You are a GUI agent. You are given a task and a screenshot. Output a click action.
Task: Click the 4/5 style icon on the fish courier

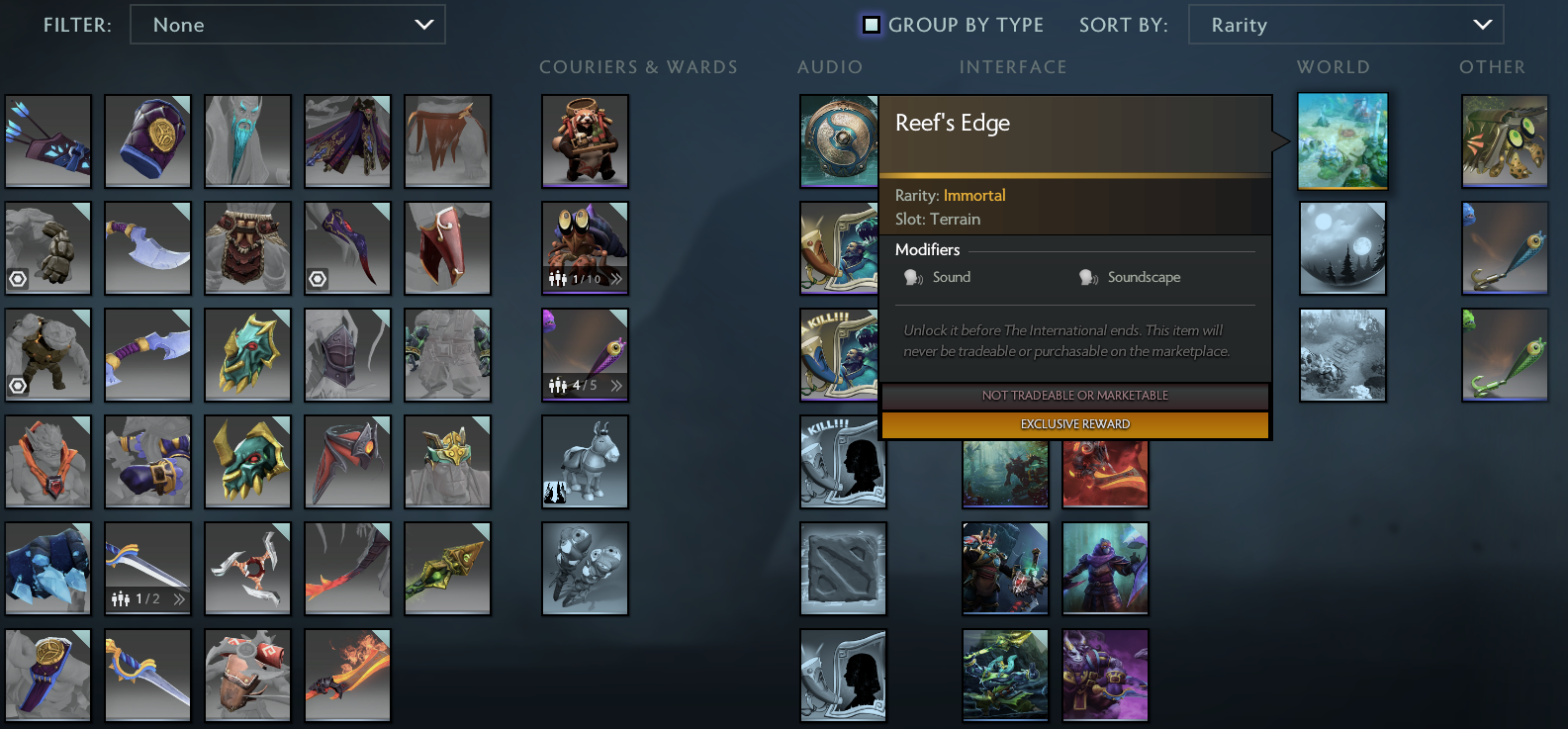point(558,386)
